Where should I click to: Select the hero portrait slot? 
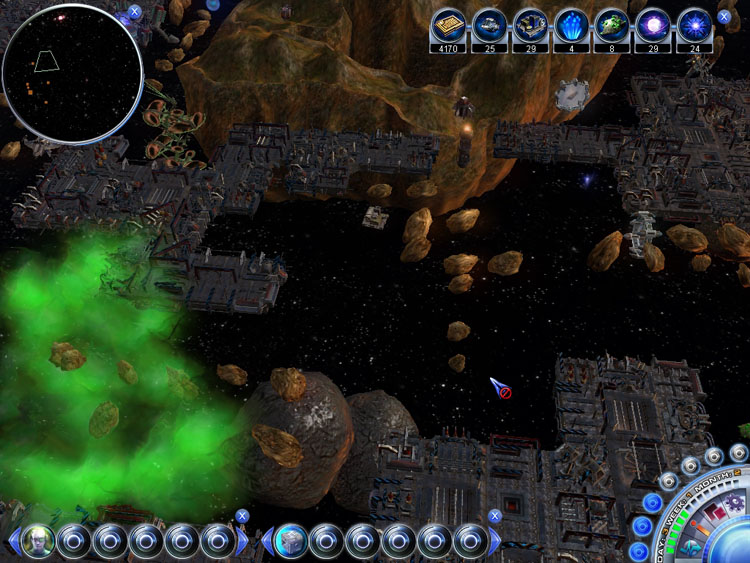click(38, 541)
